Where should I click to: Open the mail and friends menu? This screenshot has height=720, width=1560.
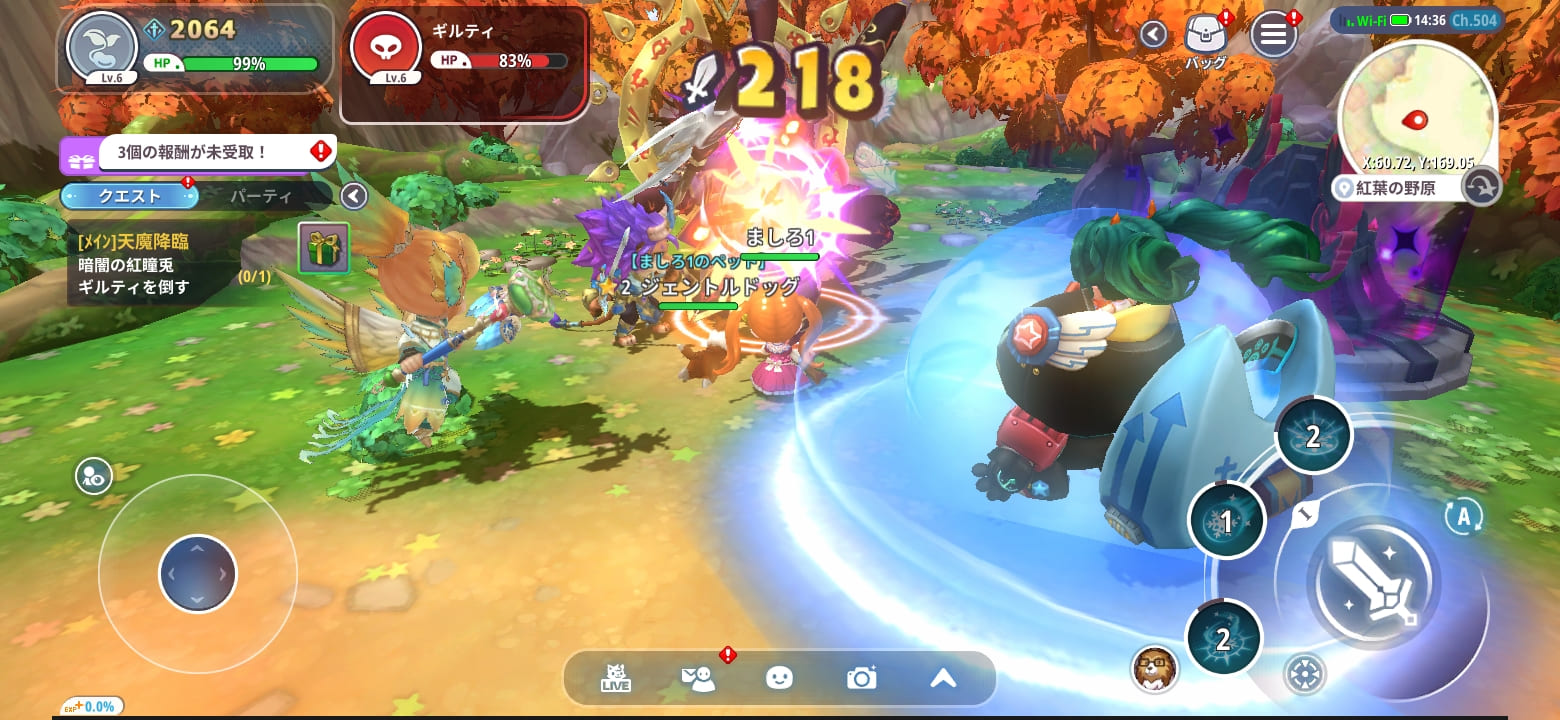699,679
